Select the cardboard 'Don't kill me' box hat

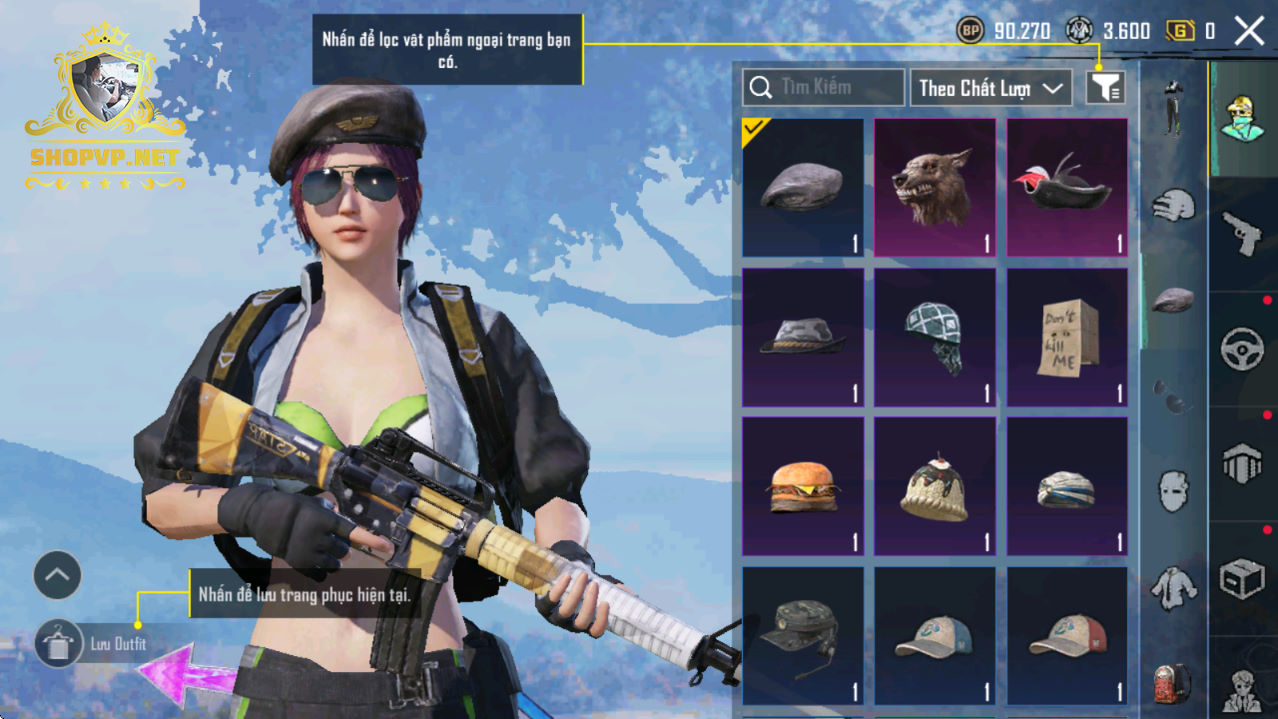pyautogui.click(x=1067, y=337)
